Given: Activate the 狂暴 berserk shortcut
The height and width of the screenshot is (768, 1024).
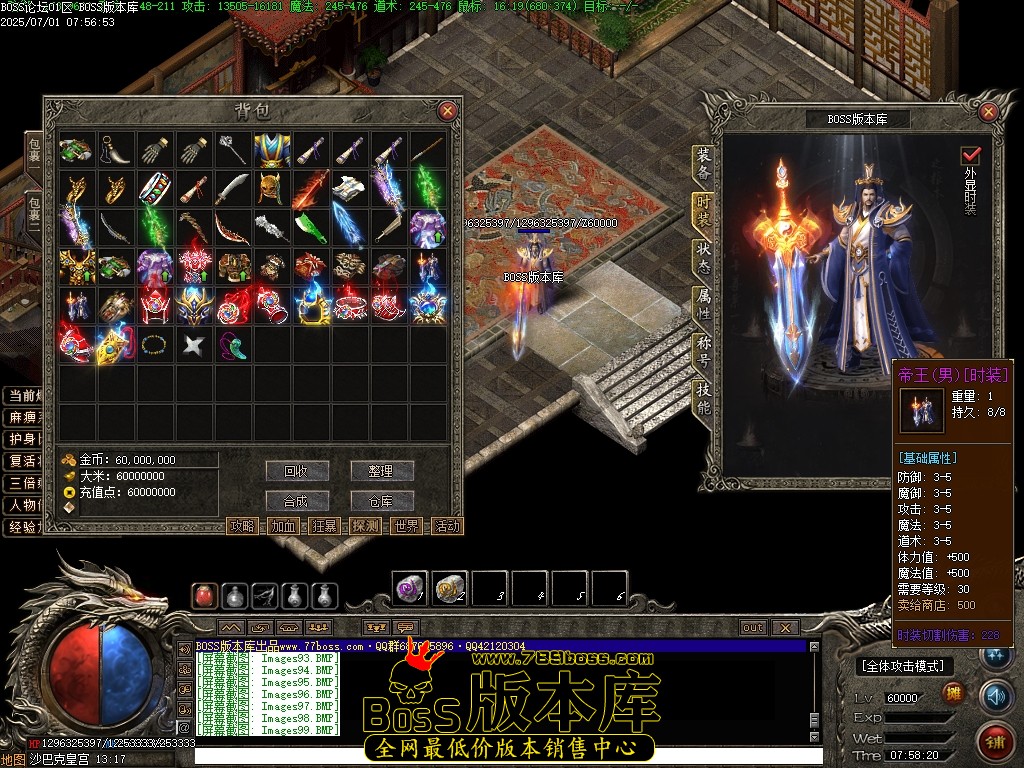Looking at the screenshot, I should [x=325, y=526].
